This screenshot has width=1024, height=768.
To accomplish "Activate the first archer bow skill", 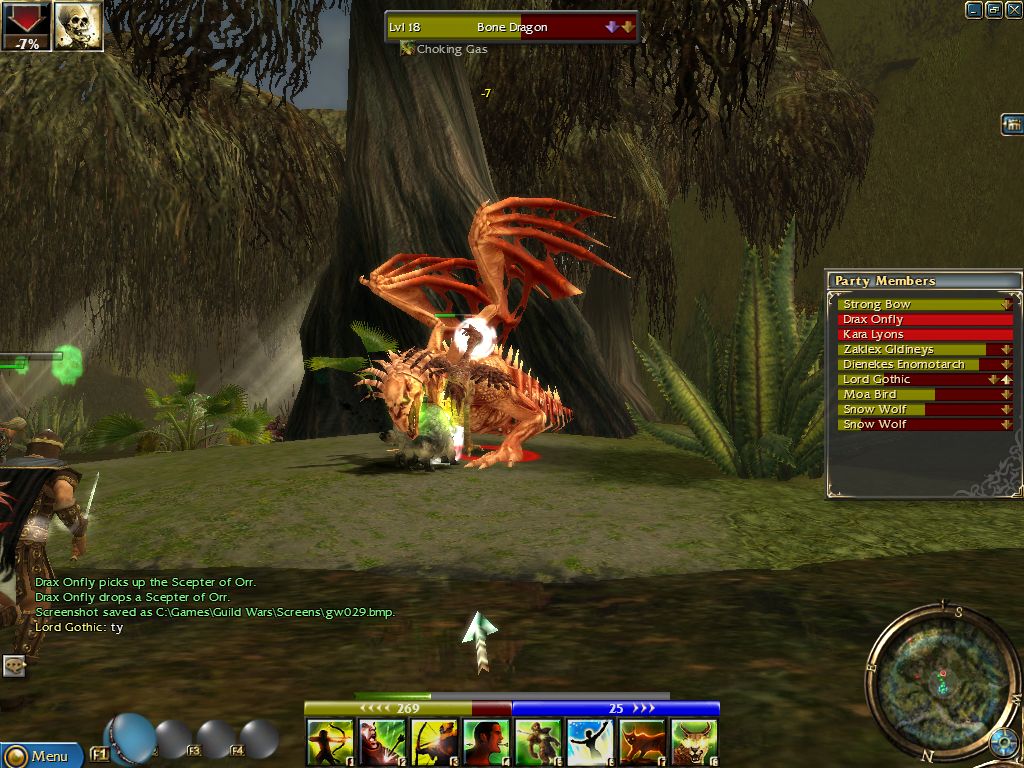I will pos(330,743).
